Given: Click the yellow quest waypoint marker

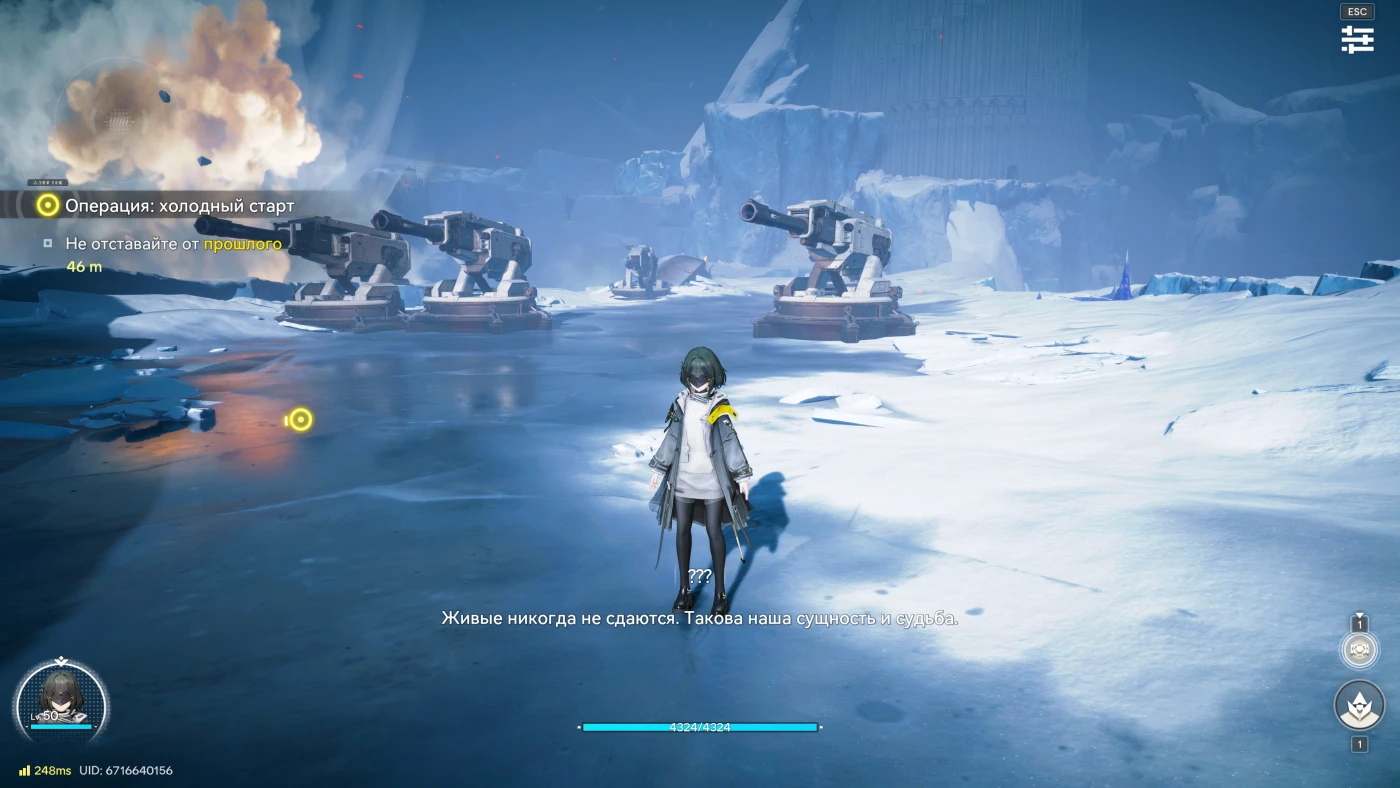Looking at the screenshot, I should 299,420.
